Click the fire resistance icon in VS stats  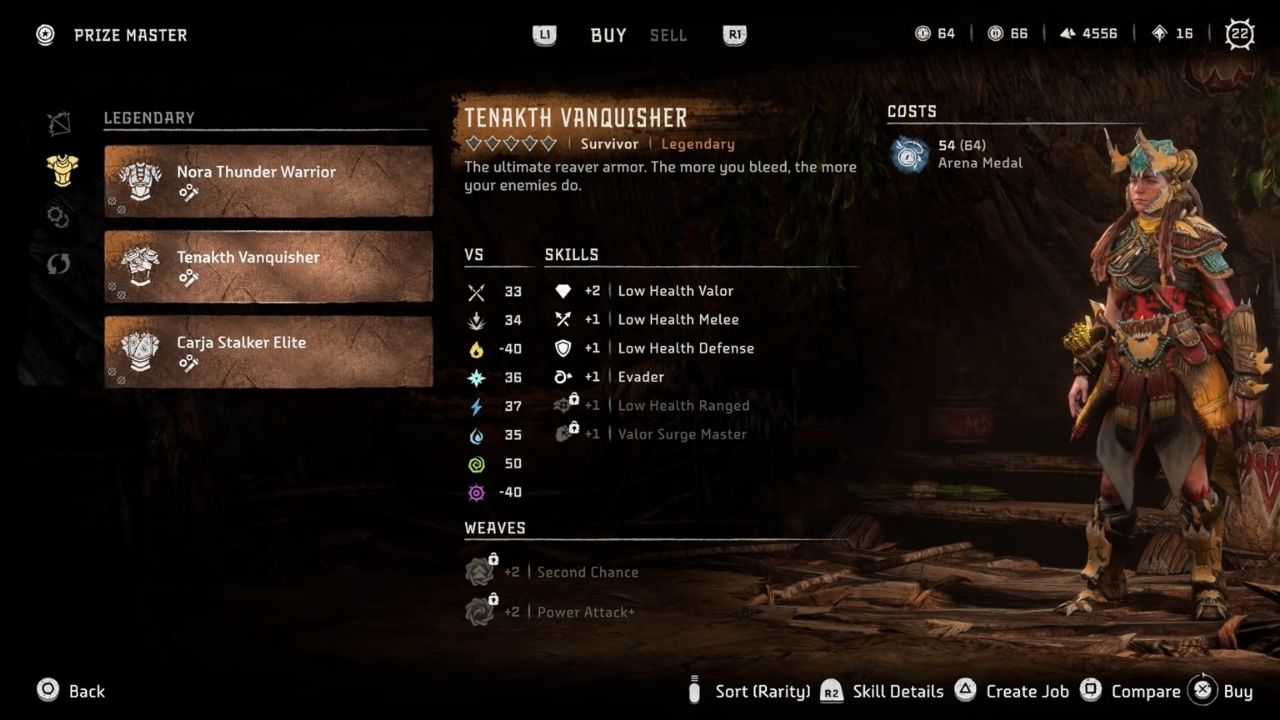pyautogui.click(x=475, y=348)
